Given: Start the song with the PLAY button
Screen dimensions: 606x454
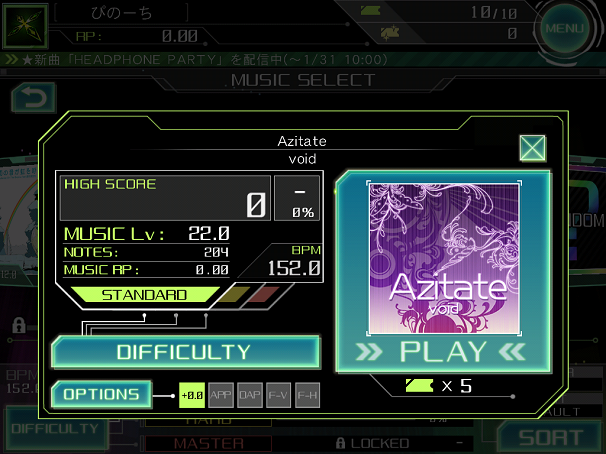Looking at the screenshot, I should (441, 352).
